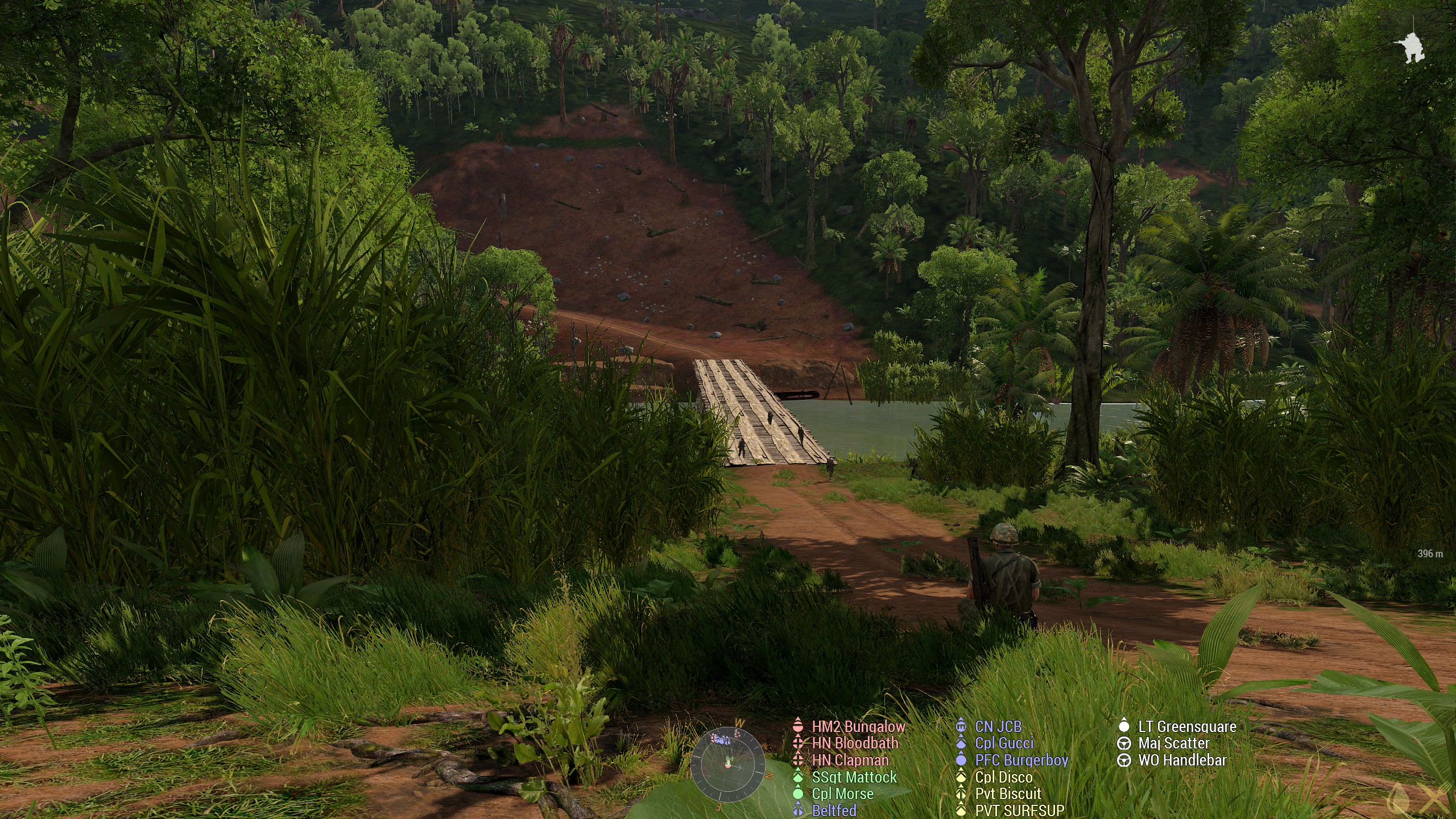Click PFC Burgerboy's name in squad list

(1021, 760)
